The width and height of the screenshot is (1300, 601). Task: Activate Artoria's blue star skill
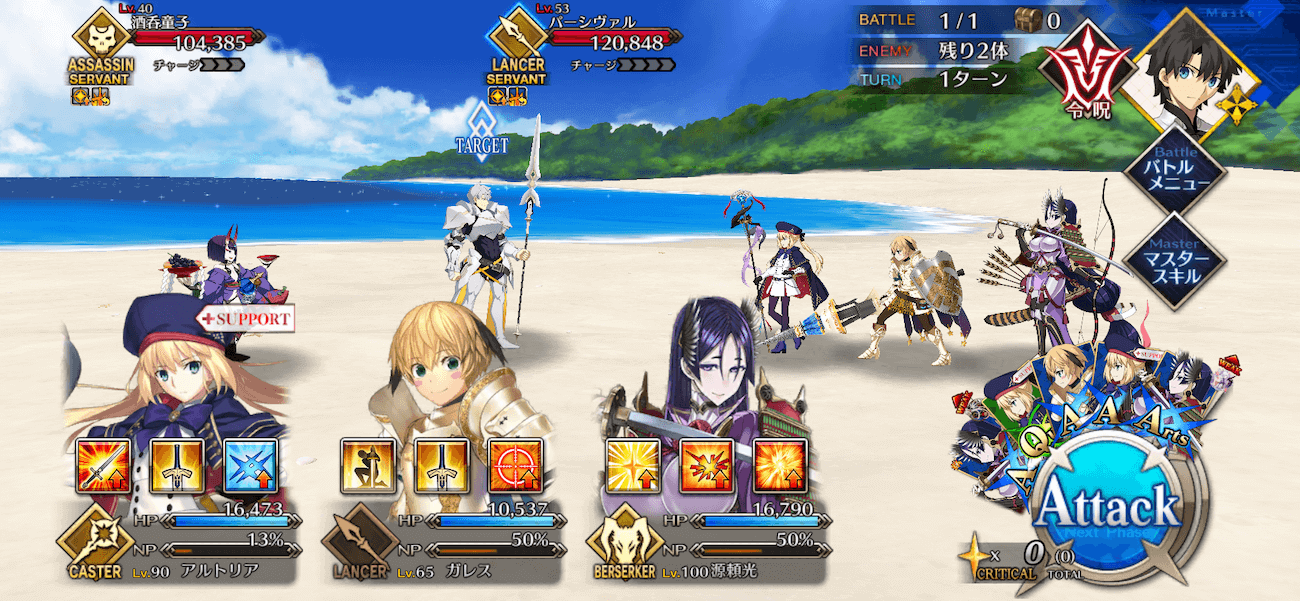(250, 466)
